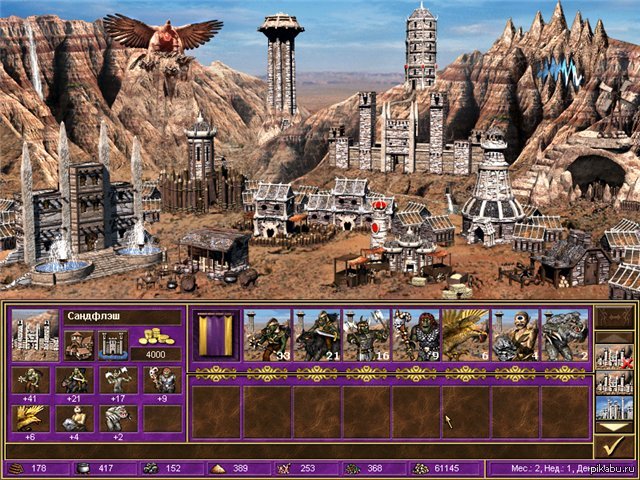Choose the orc growth icon showing +17
This screenshot has height=480, width=640.
[117, 381]
